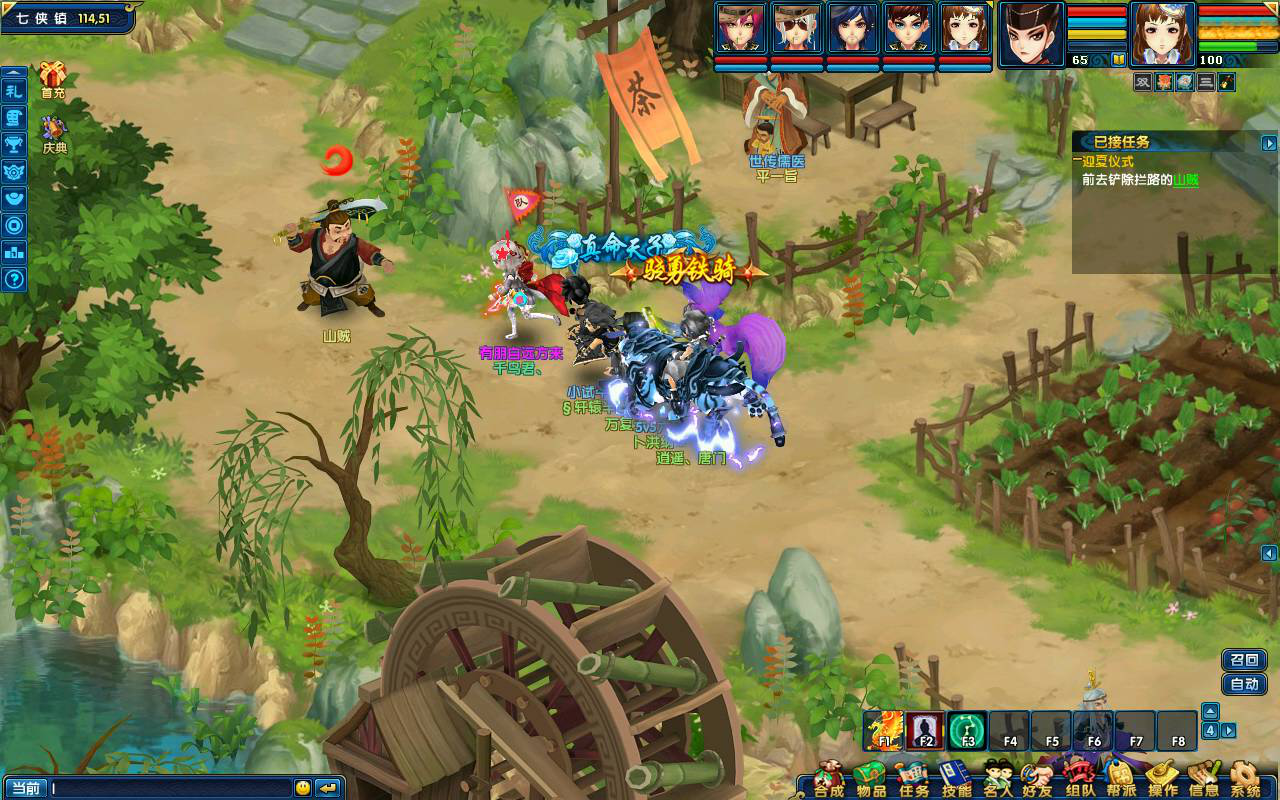Screen dimensions: 1280x800
Task: Open the 好友 friends handshake menu
Action: point(1037,778)
